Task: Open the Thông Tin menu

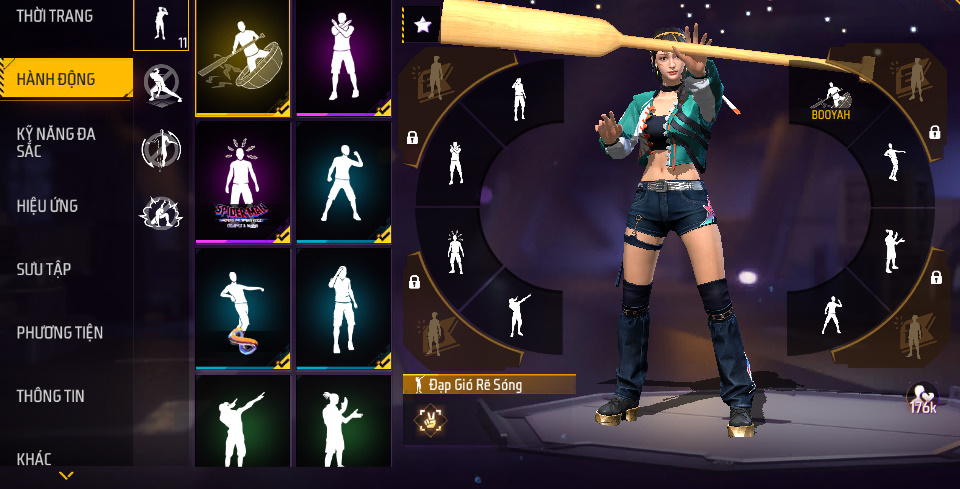Action: (x=51, y=396)
